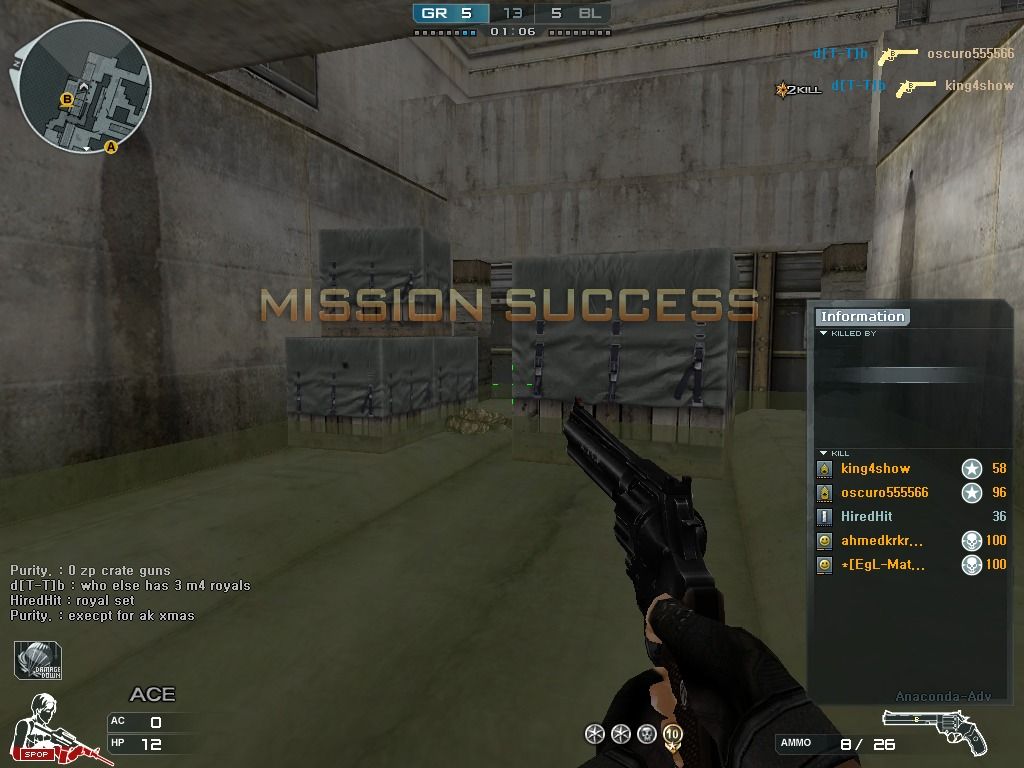Choose the HiredHit row in kill list
Image resolution: width=1024 pixels, height=768 pixels.
tap(866, 517)
